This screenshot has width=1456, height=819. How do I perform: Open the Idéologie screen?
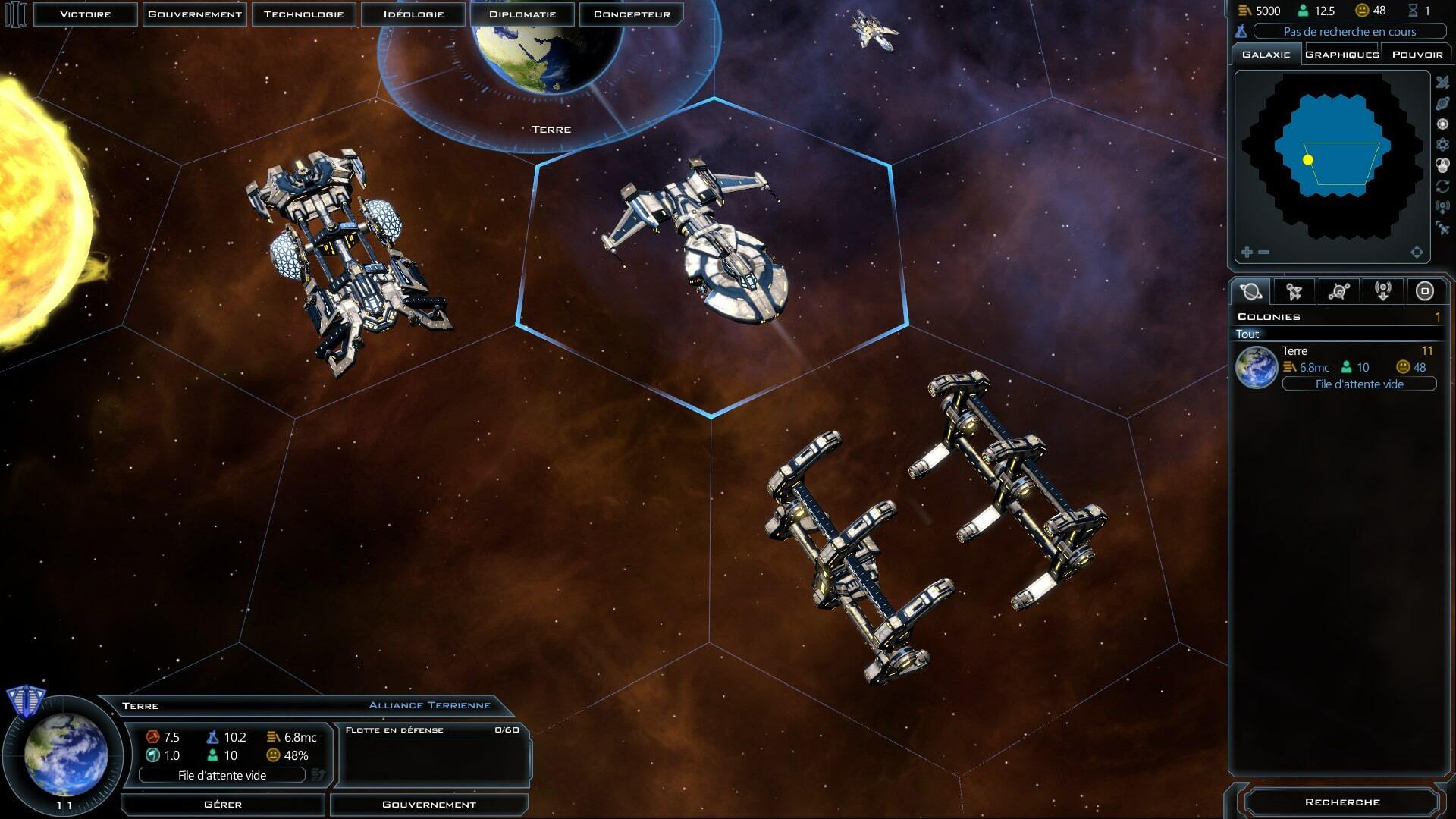(413, 14)
